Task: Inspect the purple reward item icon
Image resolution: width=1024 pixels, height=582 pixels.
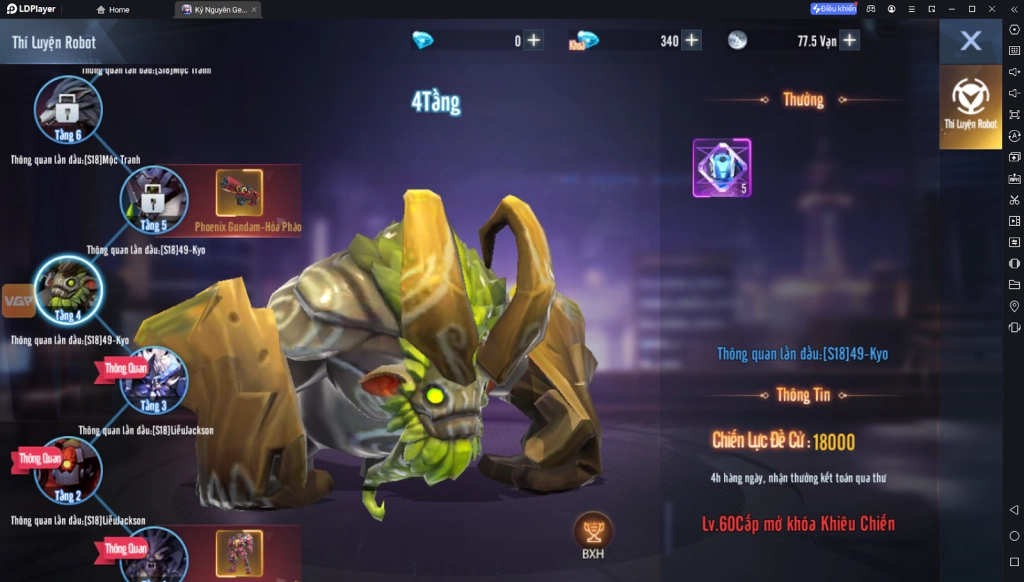Action: click(721, 168)
